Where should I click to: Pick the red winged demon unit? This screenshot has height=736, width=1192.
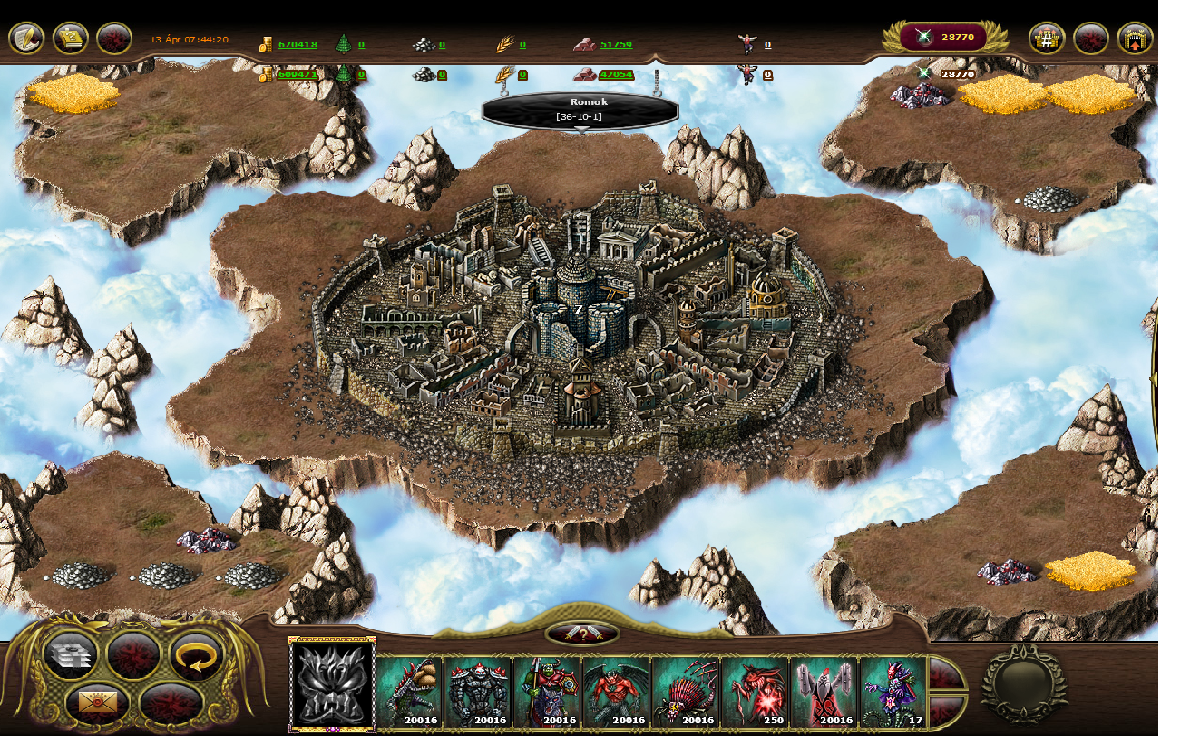click(616, 691)
